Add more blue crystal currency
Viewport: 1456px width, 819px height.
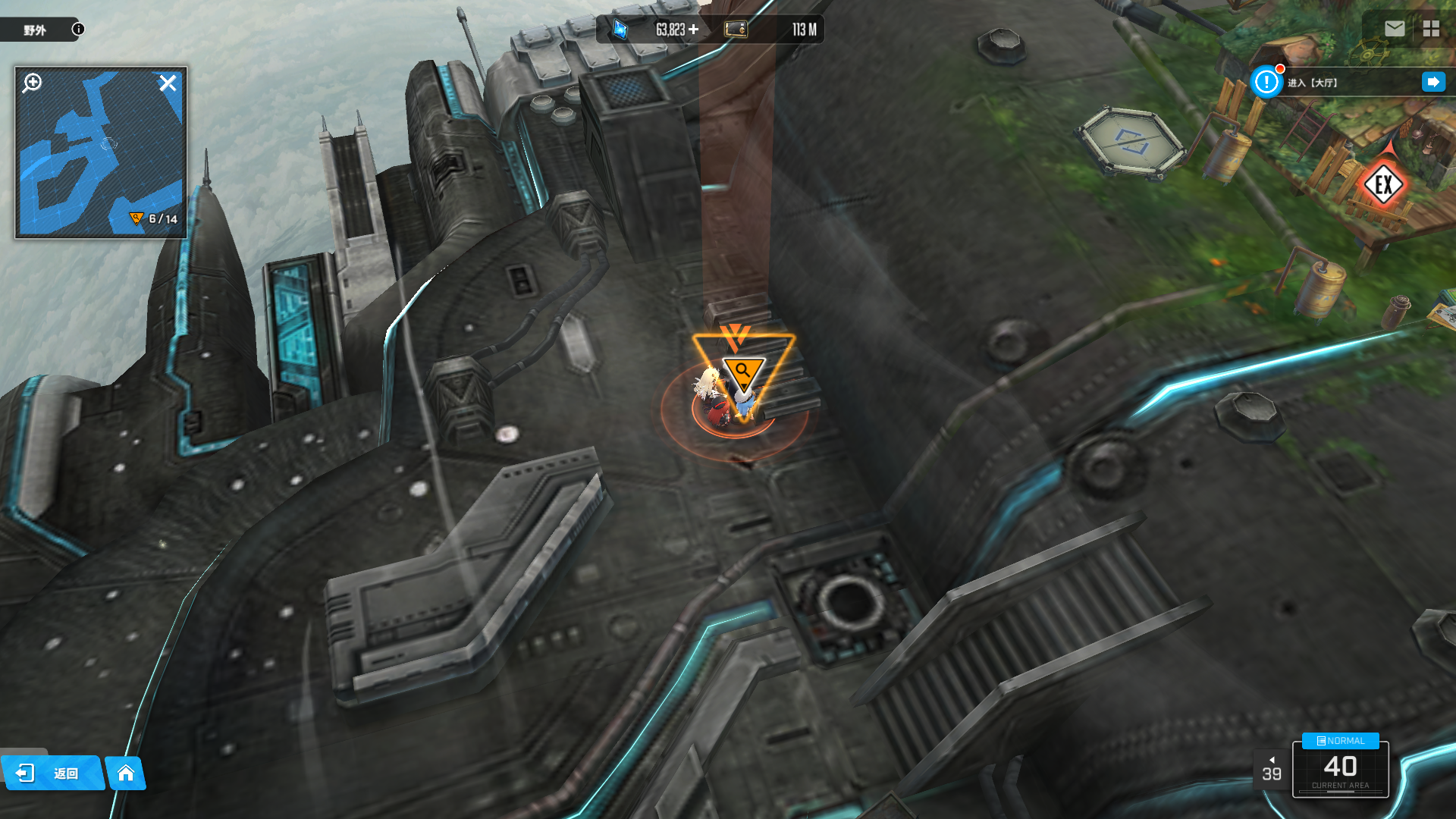[x=693, y=30]
